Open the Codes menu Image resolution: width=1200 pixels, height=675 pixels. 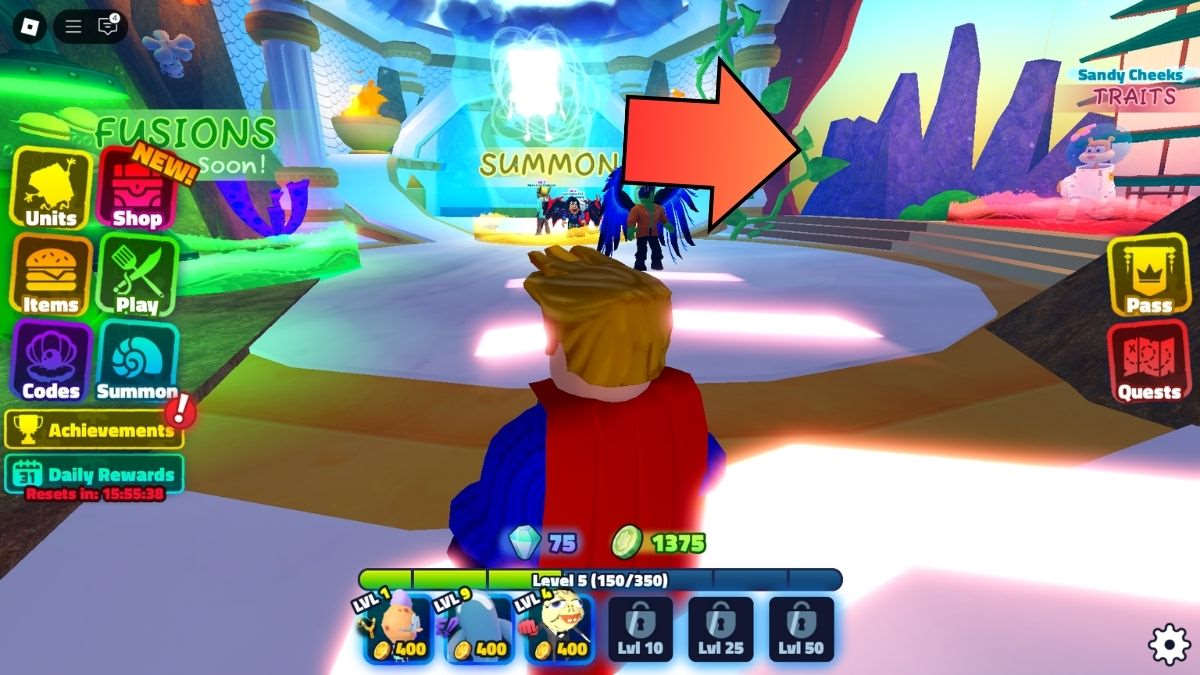tap(51, 361)
